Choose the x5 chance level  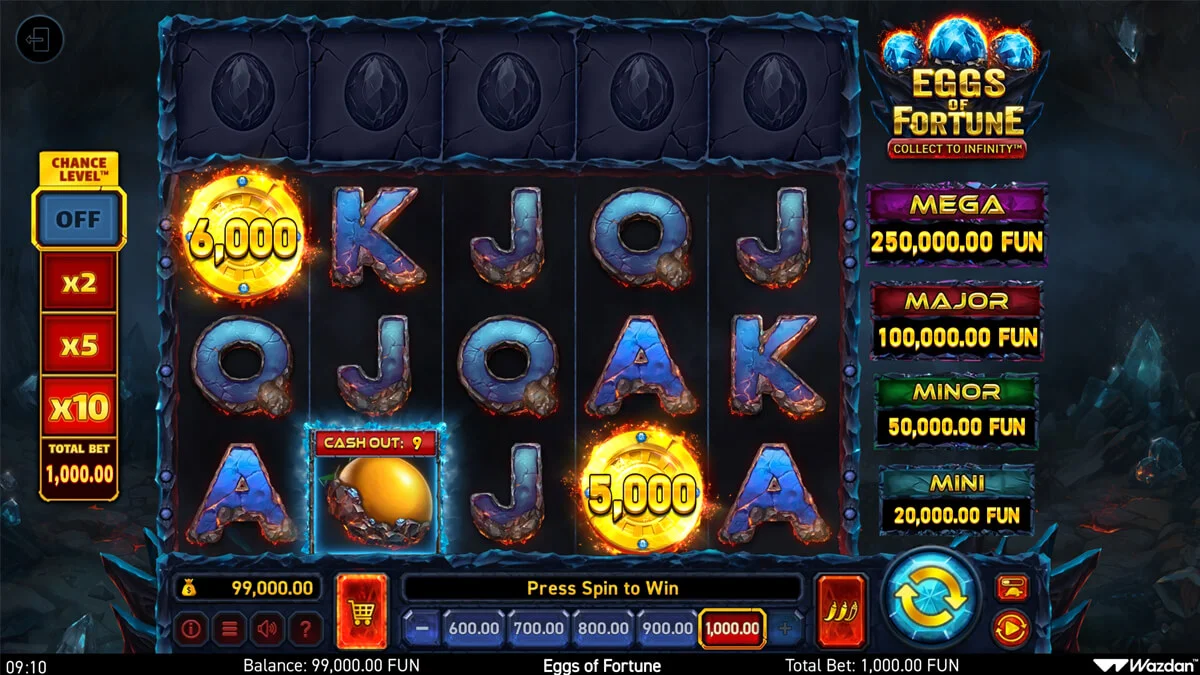click(x=78, y=345)
